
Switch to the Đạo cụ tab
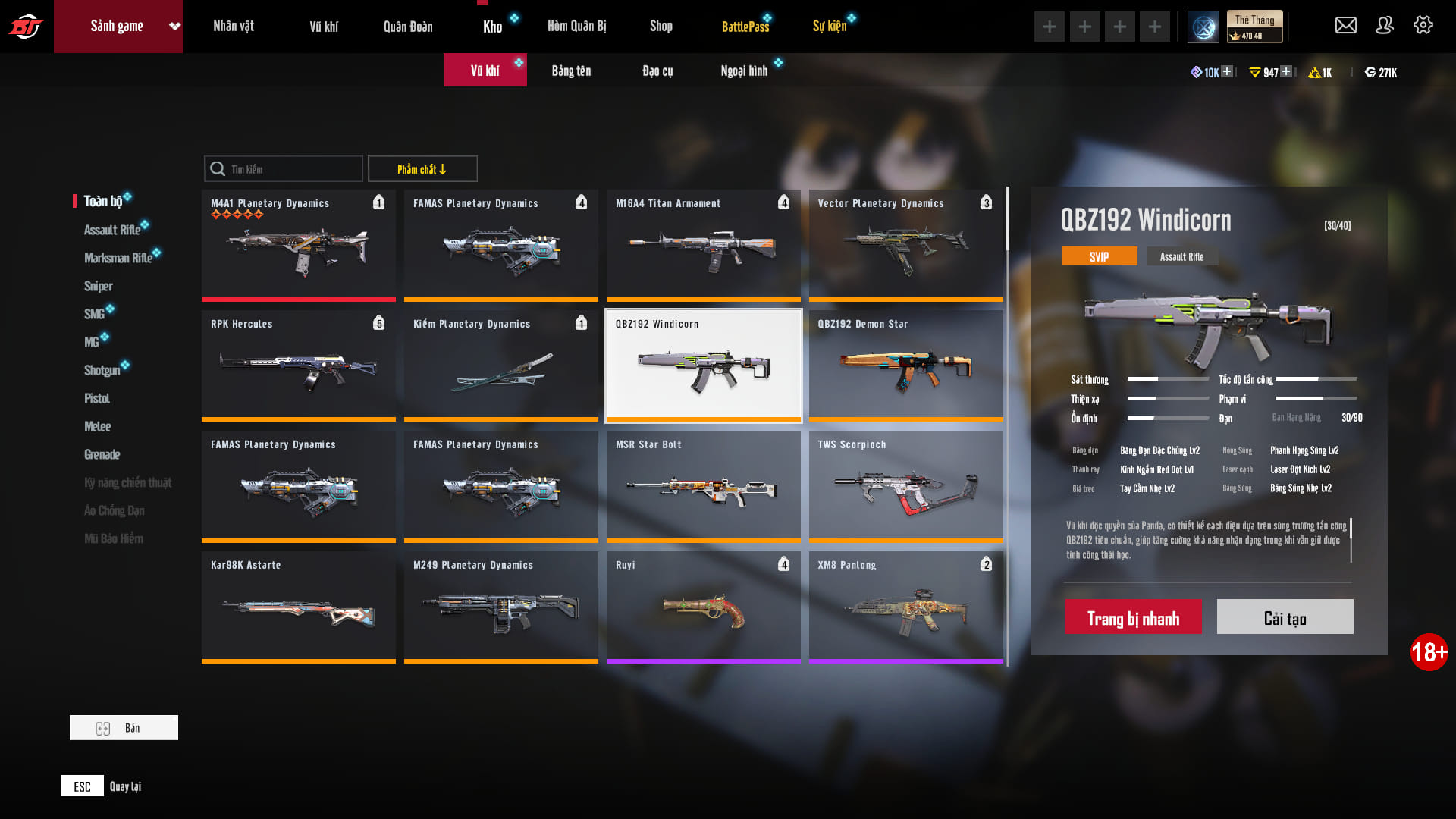pos(657,71)
